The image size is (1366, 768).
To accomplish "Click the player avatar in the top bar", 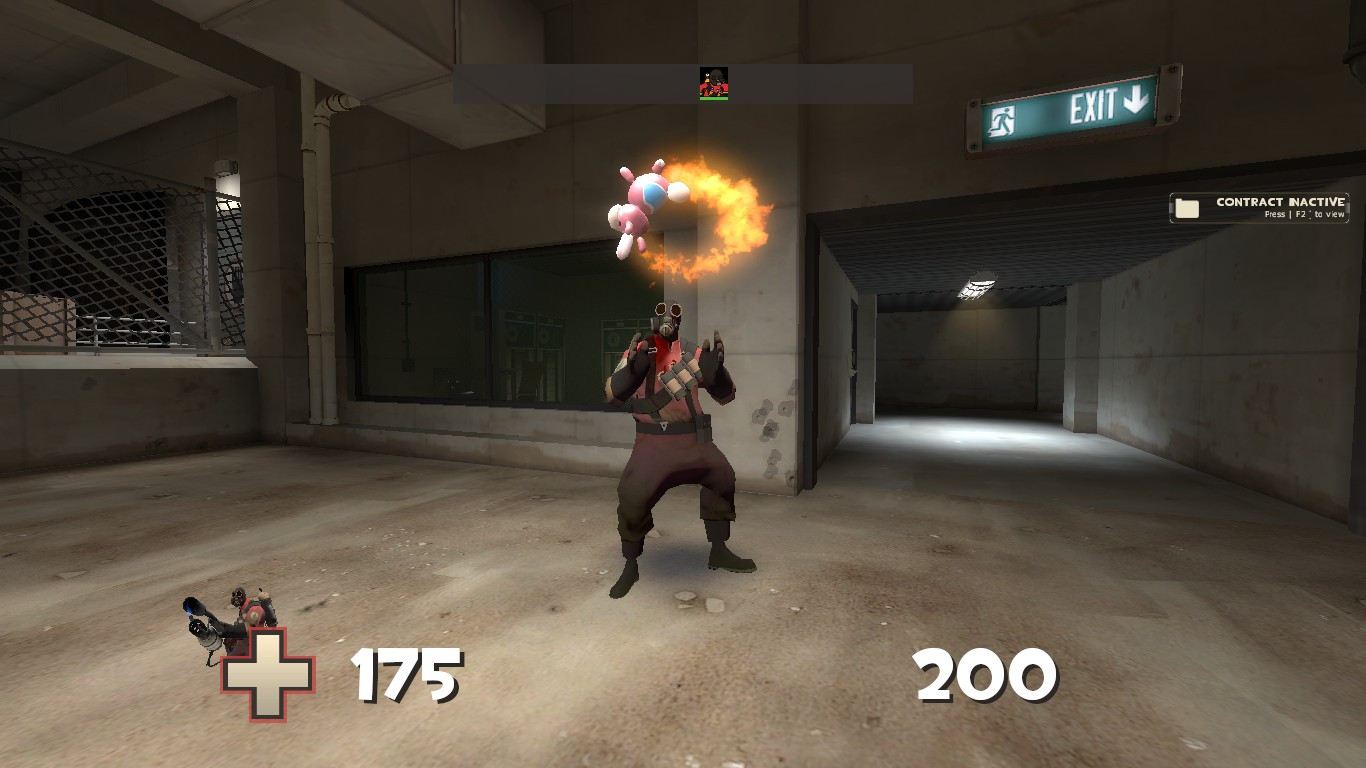I will 712,83.
